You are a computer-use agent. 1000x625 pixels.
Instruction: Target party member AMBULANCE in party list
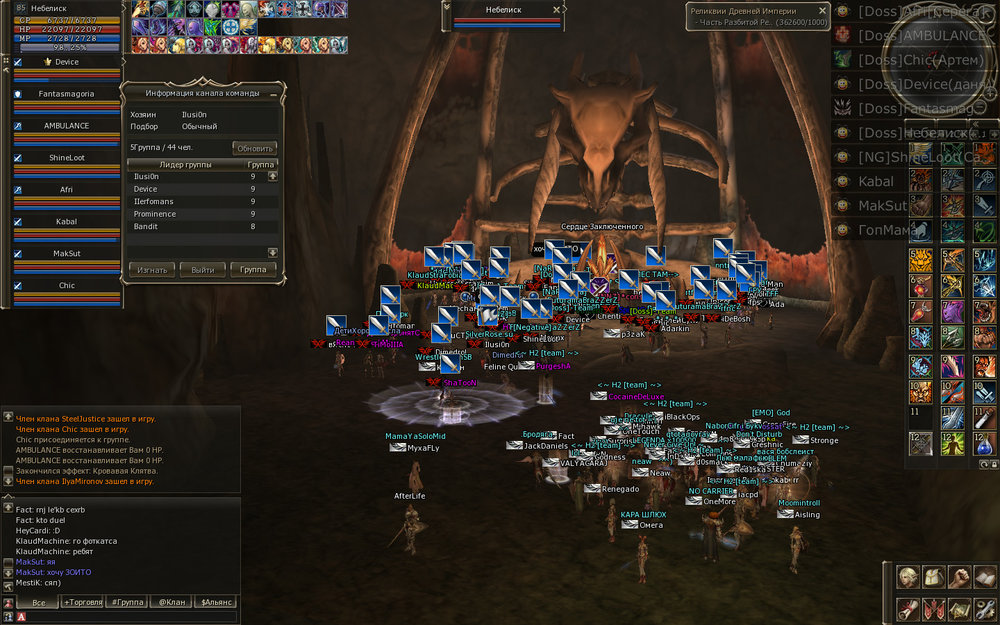66,126
